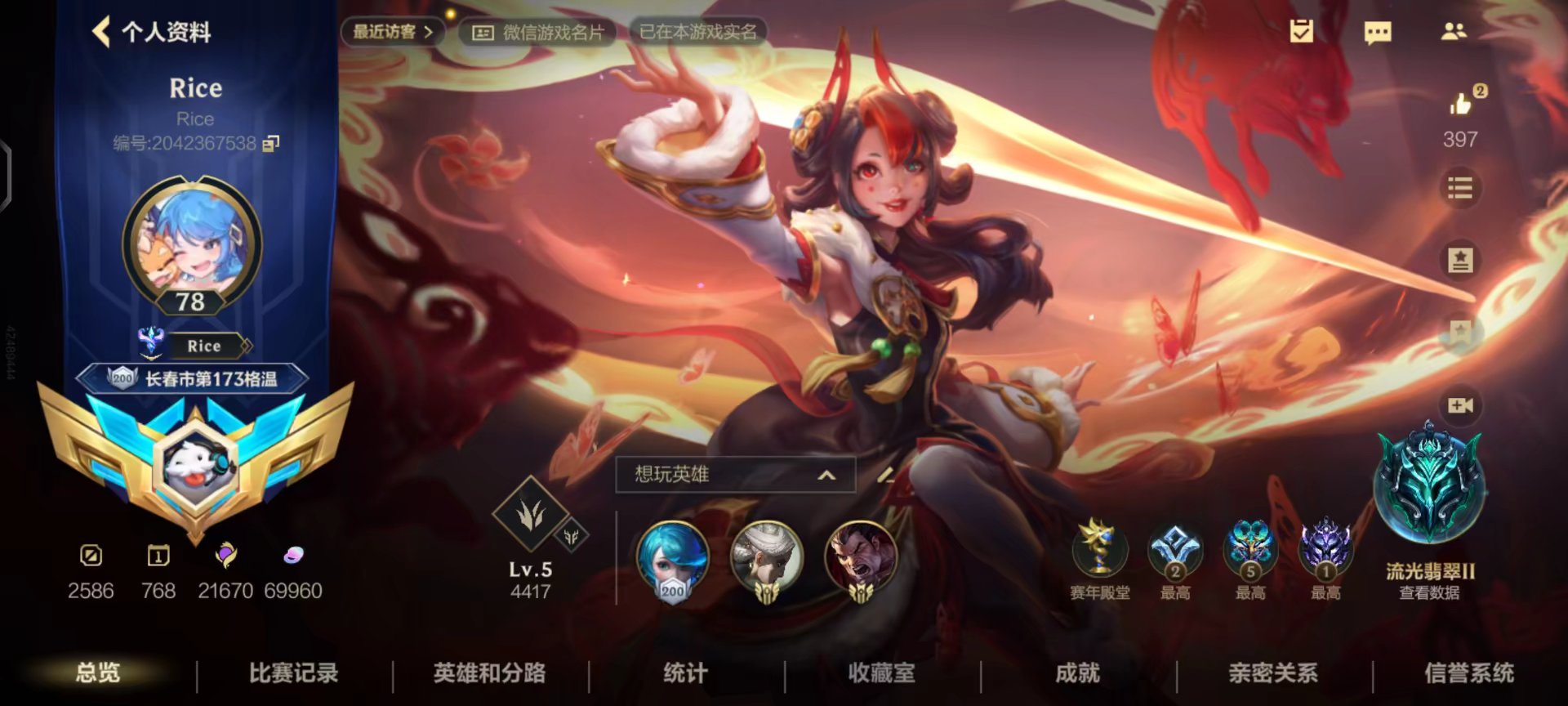Open the friends list icon top right

tap(1455, 32)
